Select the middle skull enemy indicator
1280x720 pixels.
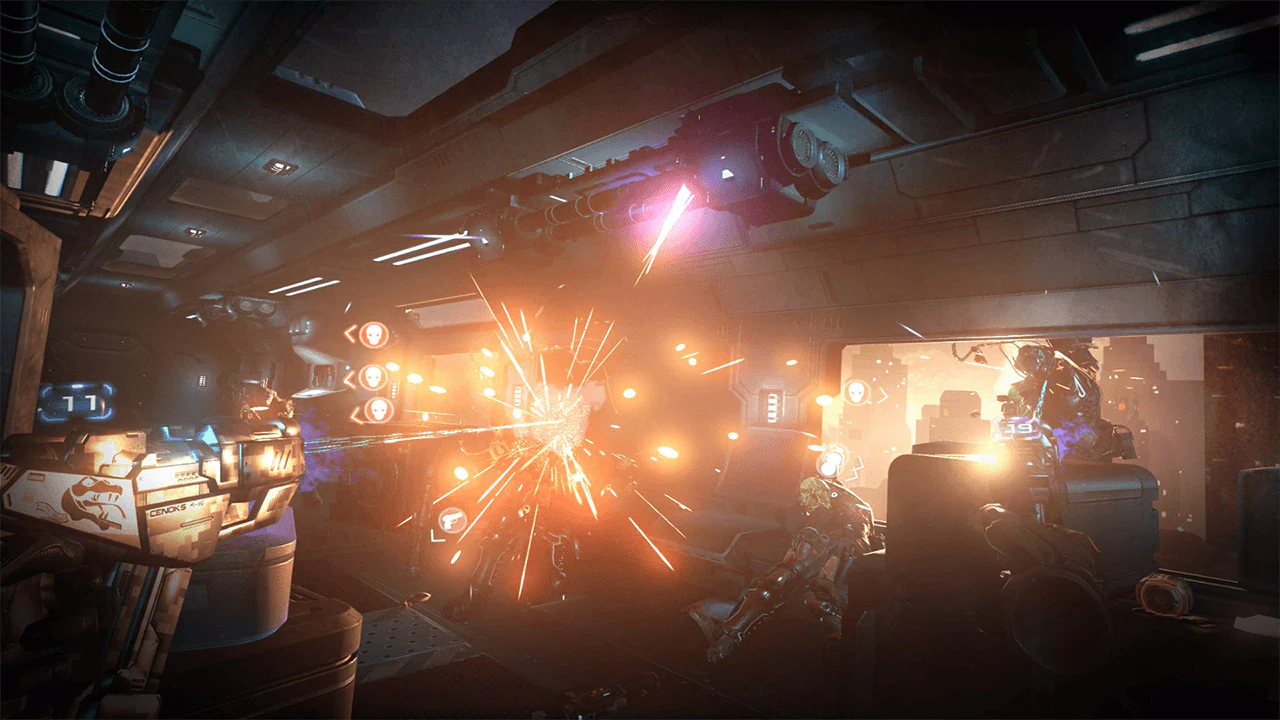click(x=373, y=377)
